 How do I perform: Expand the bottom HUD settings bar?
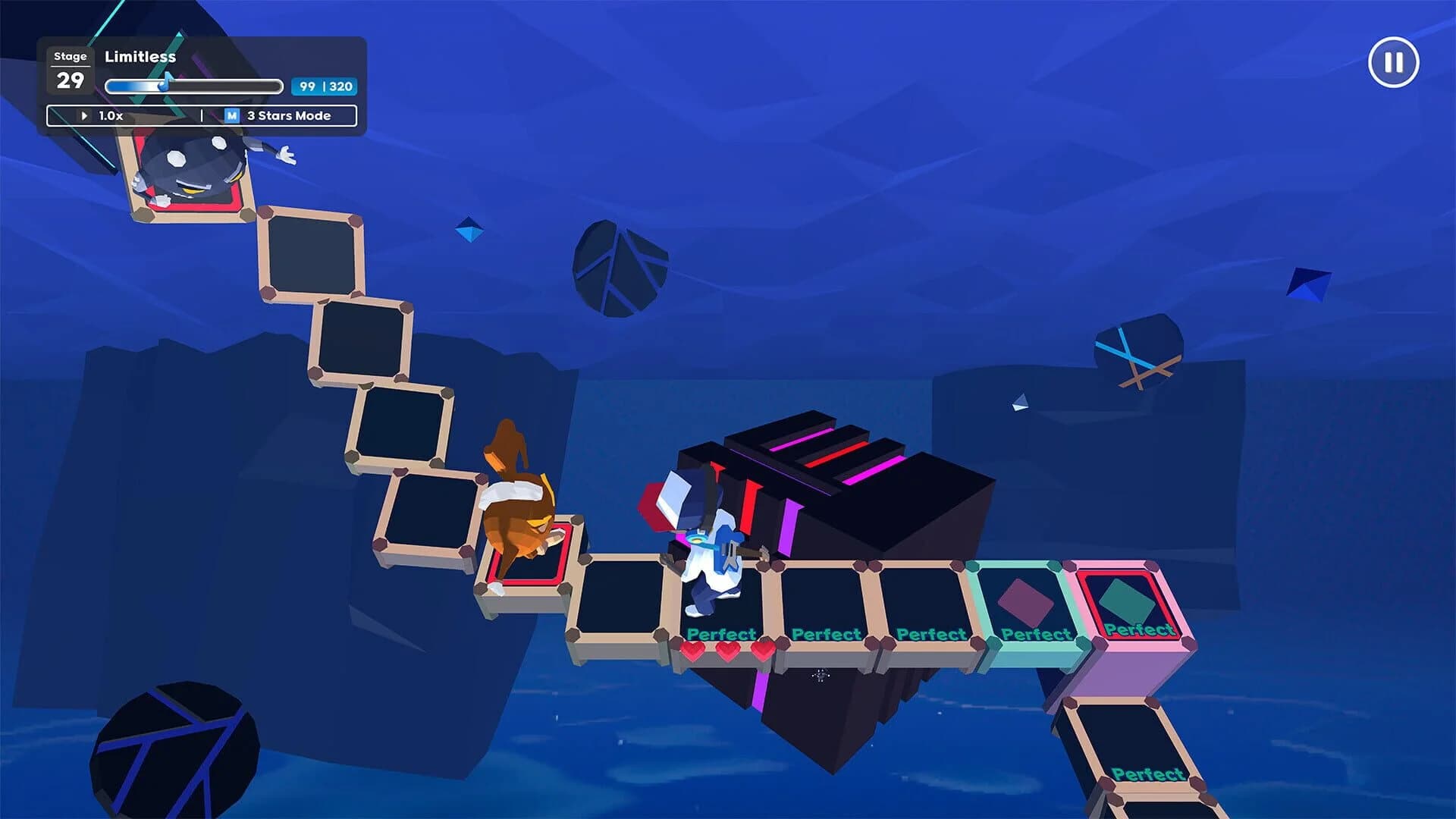coord(202,115)
